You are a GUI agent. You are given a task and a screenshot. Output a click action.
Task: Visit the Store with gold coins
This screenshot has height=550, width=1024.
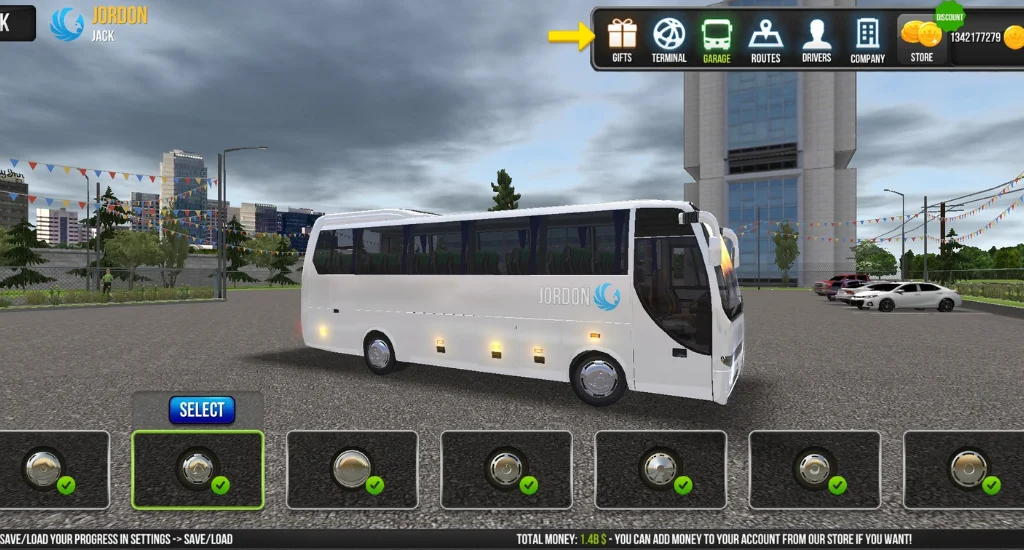(x=921, y=40)
